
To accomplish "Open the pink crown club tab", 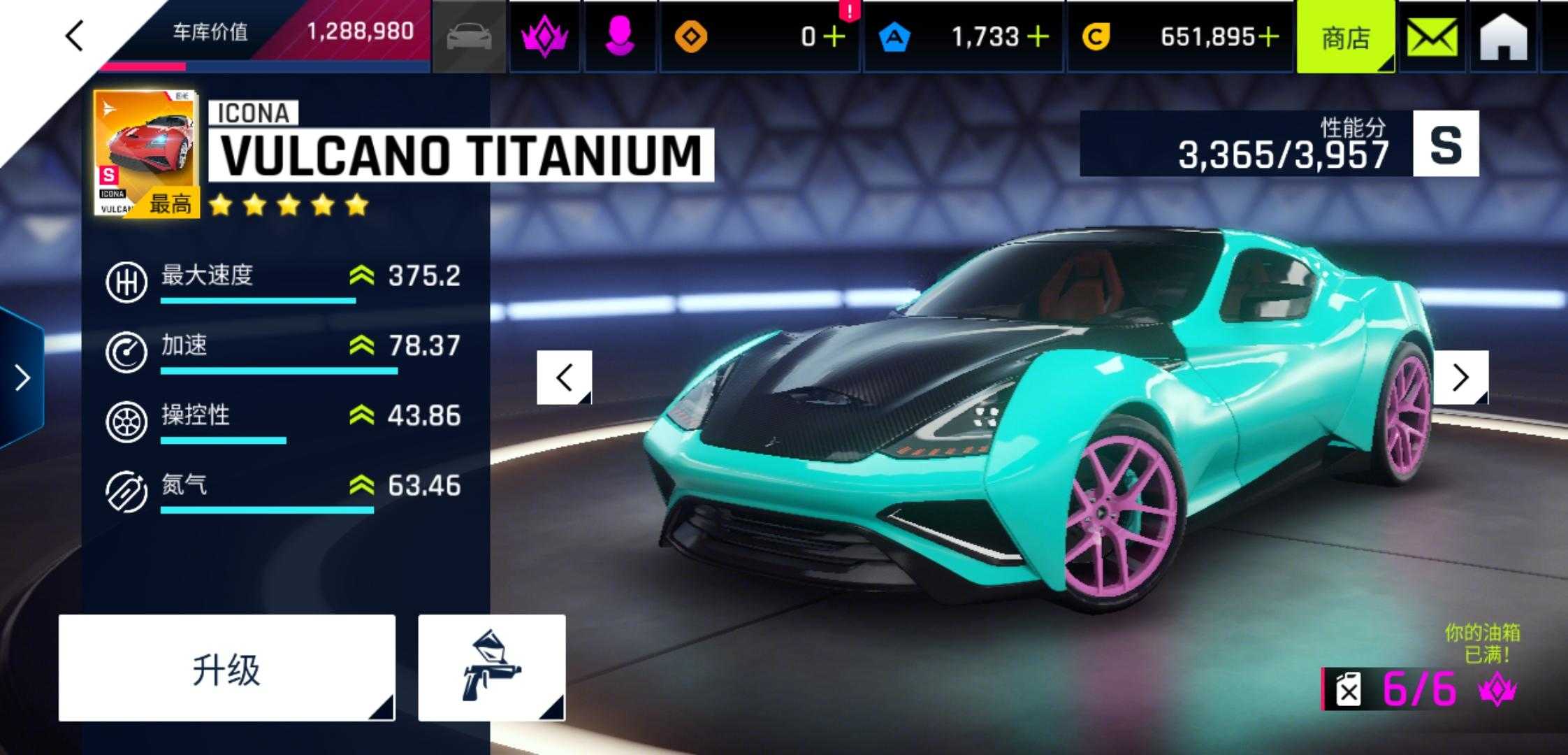I will click(x=544, y=36).
